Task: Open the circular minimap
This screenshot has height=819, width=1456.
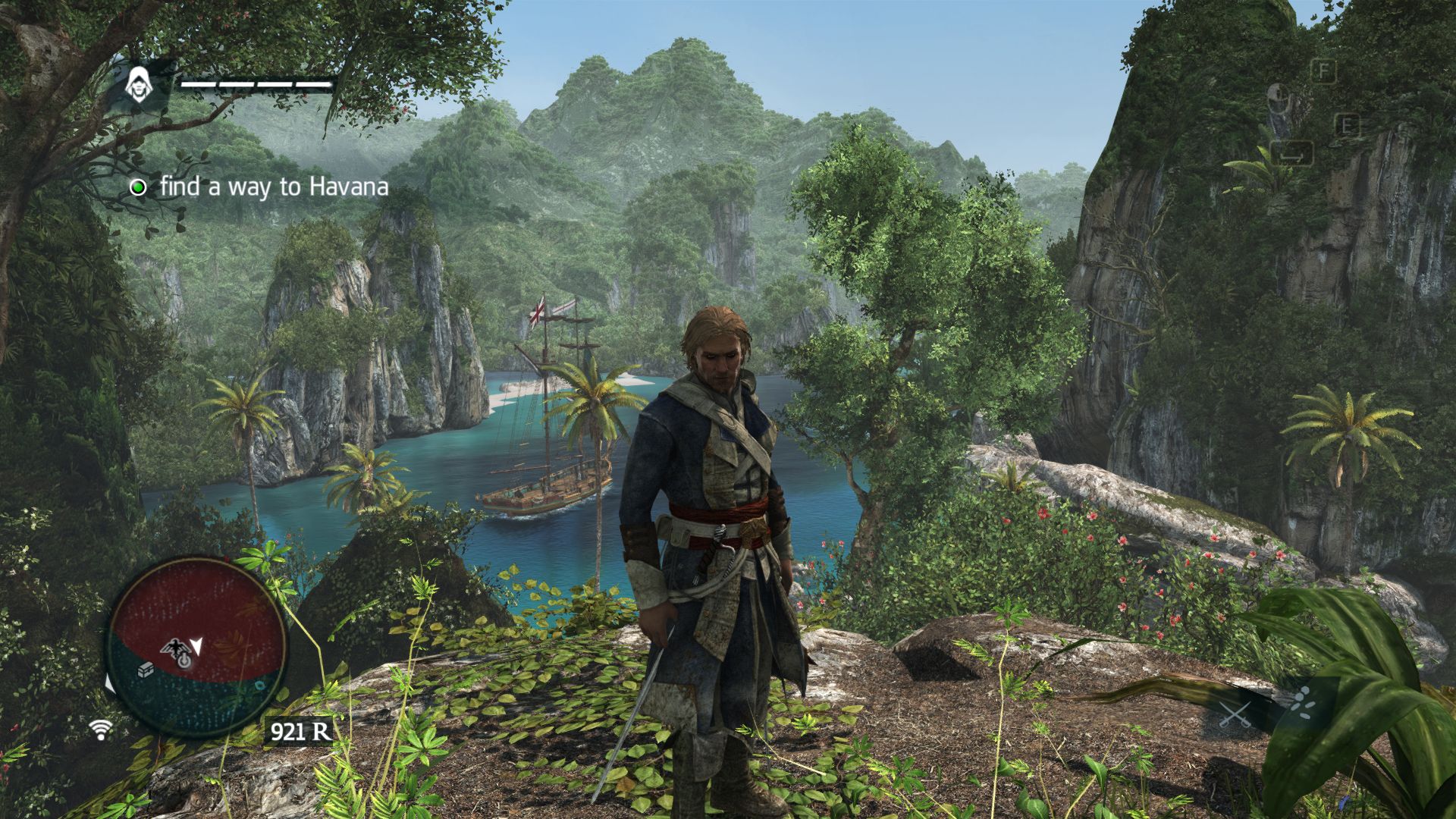Action: tap(196, 647)
